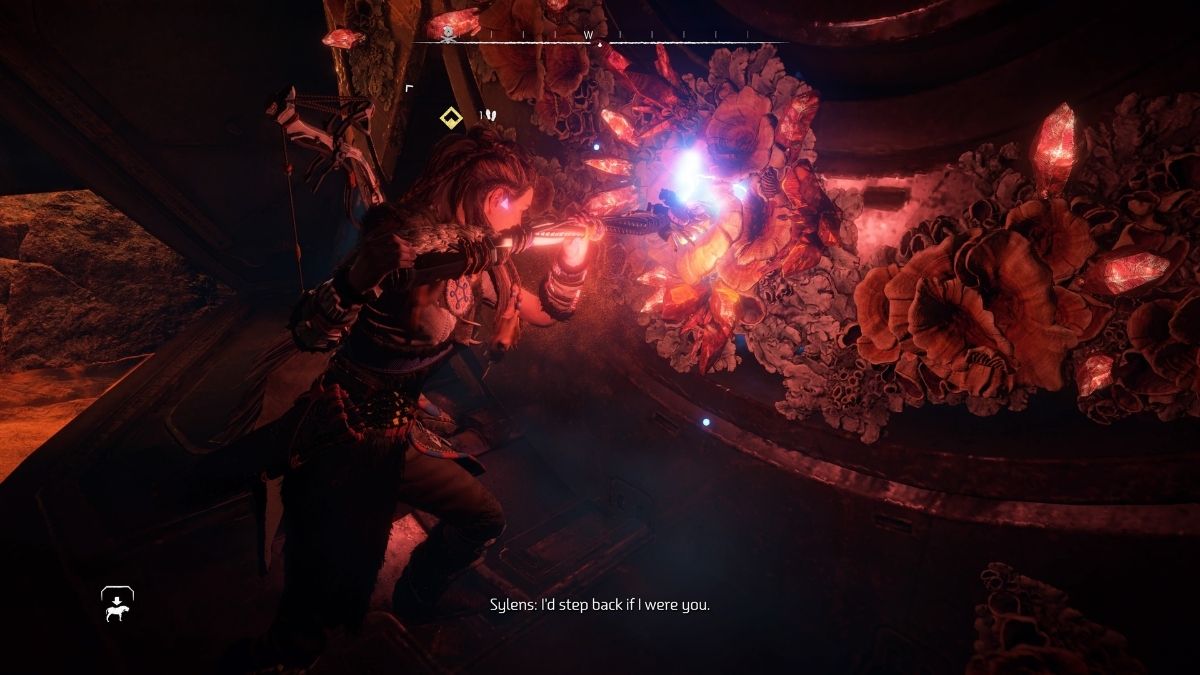1200x675 pixels.
Task: Click the W heading on the compass bar
Action: tap(589, 35)
